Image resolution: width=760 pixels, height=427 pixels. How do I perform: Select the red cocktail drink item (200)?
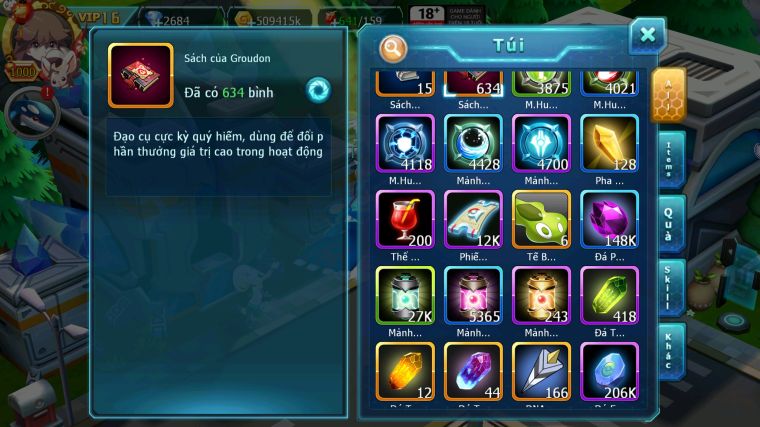[404, 219]
